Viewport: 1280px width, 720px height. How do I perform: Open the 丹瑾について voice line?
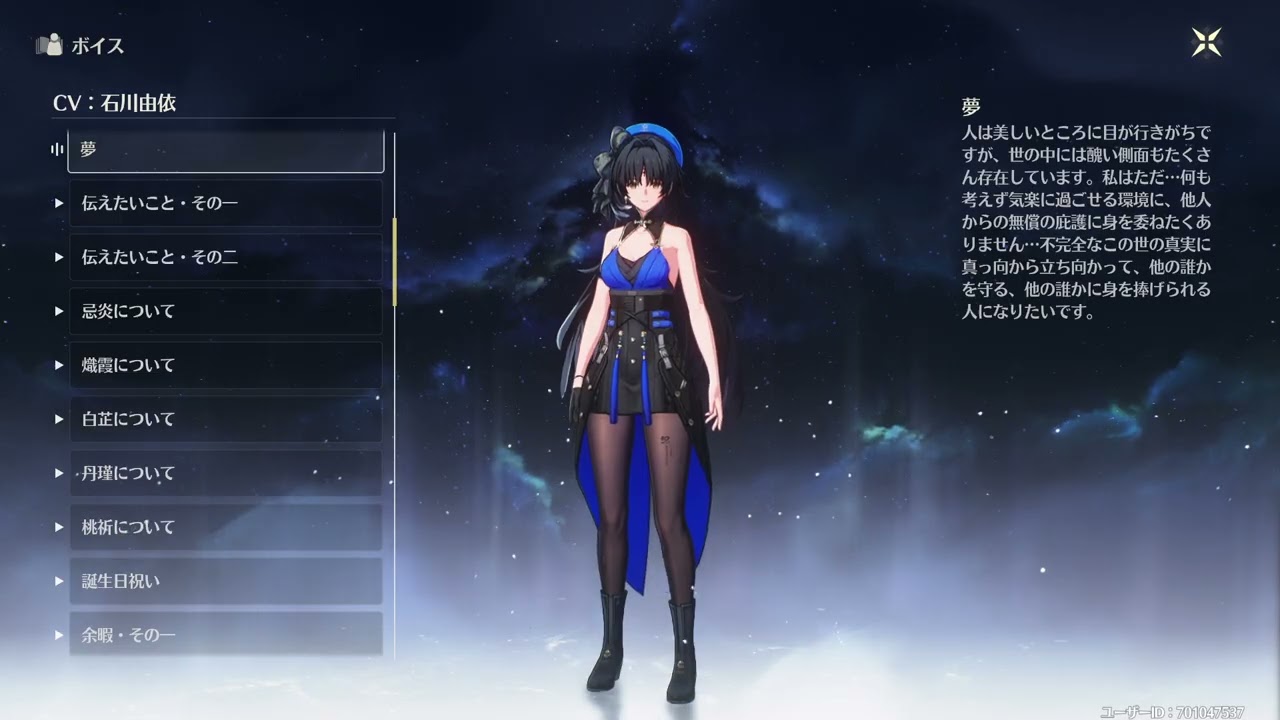coord(225,474)
